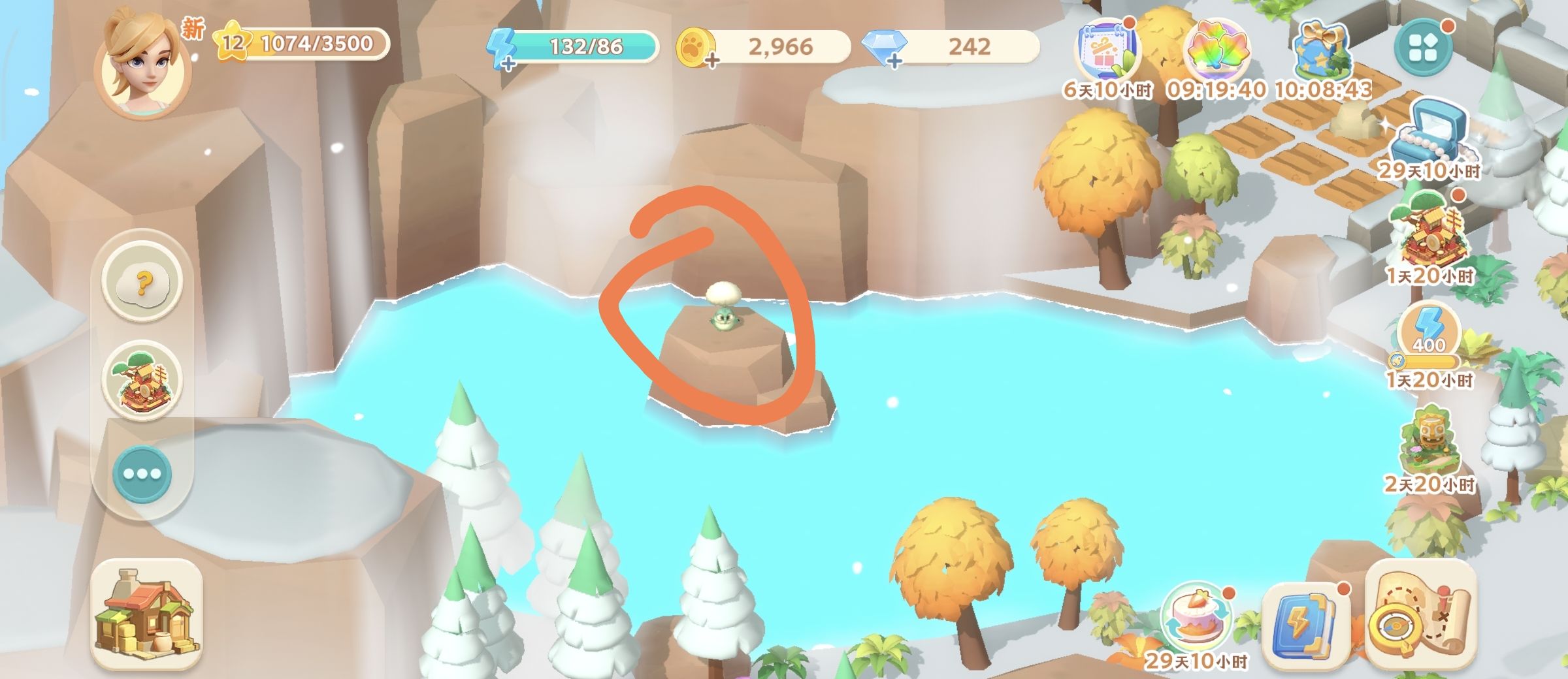Expand the three-dots more options button

point(142,475)
